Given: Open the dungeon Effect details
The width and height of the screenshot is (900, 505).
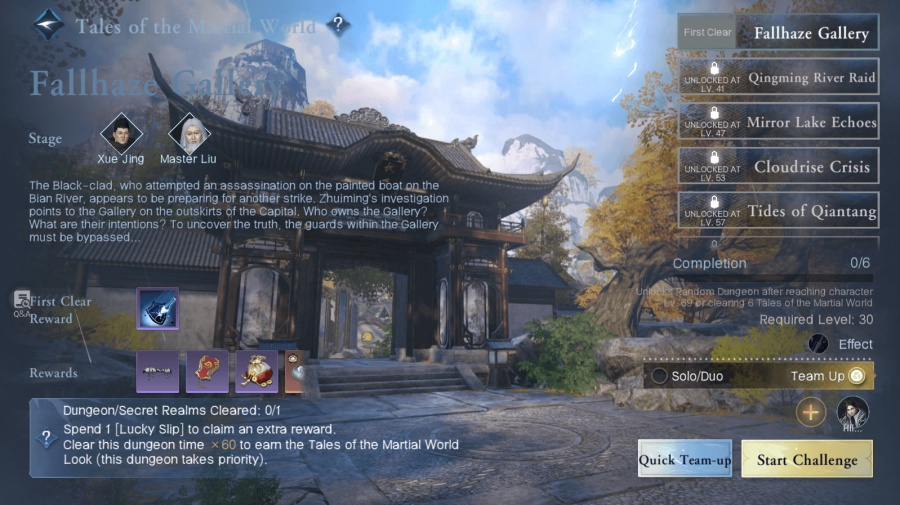Looking at the screenshot, I should (819, 344).
